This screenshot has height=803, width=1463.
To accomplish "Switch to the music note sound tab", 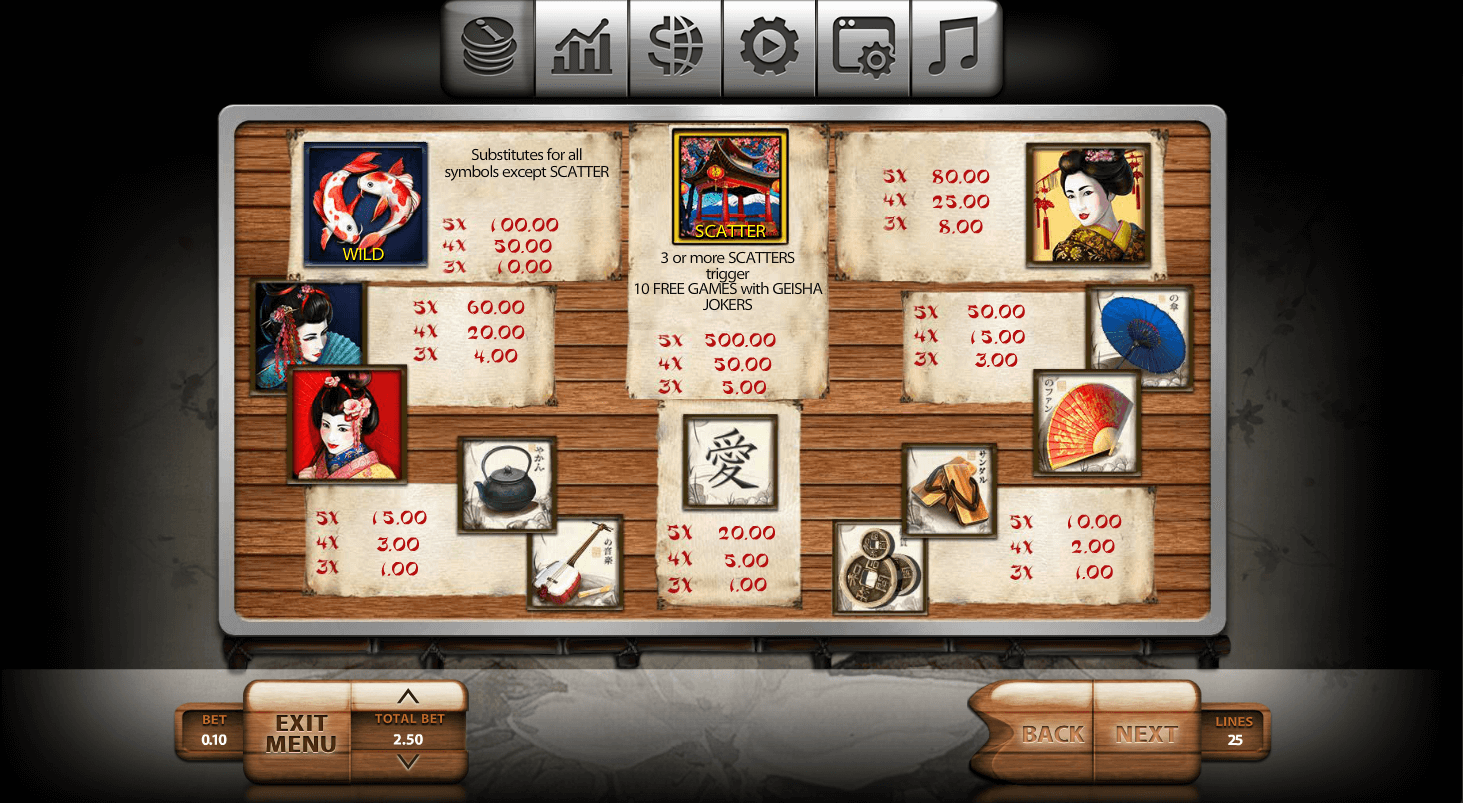I will tap(955, 48).
